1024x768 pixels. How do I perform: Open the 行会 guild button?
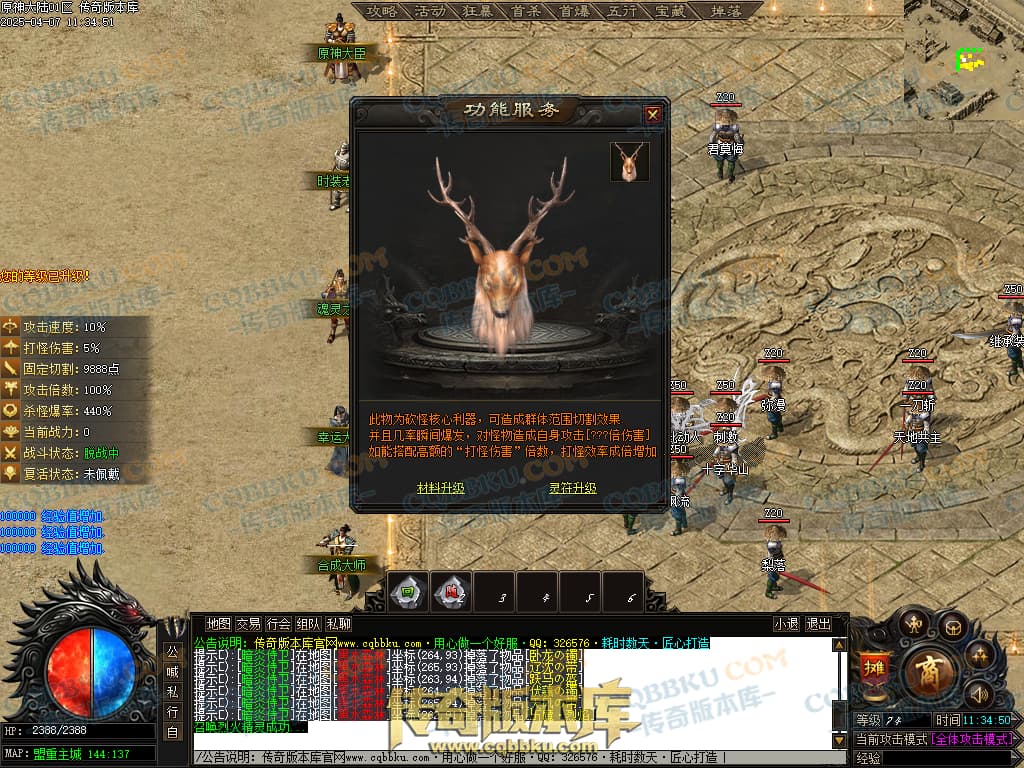(279, 624)
